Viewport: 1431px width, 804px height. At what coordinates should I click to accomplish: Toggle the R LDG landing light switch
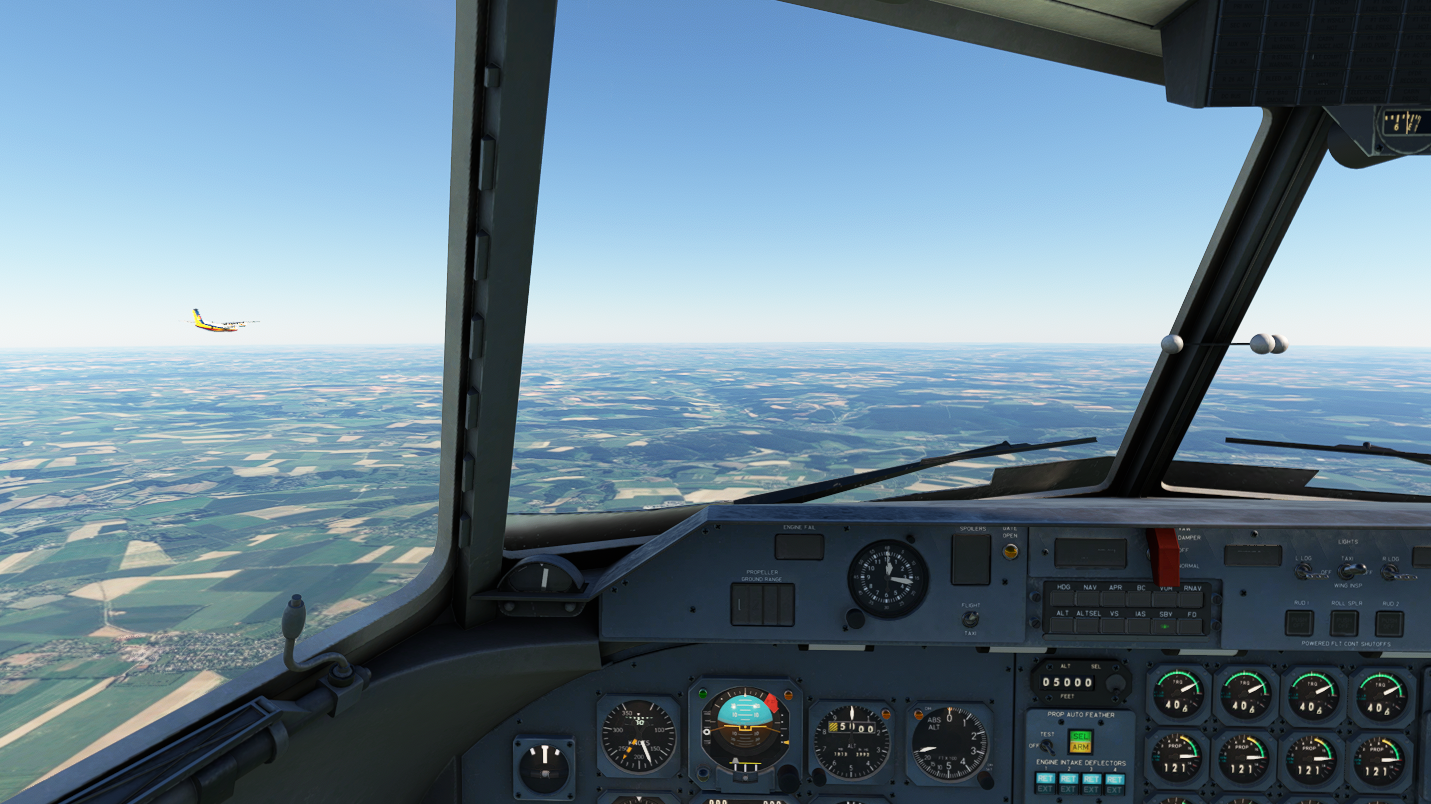(x=1390, y=572)
